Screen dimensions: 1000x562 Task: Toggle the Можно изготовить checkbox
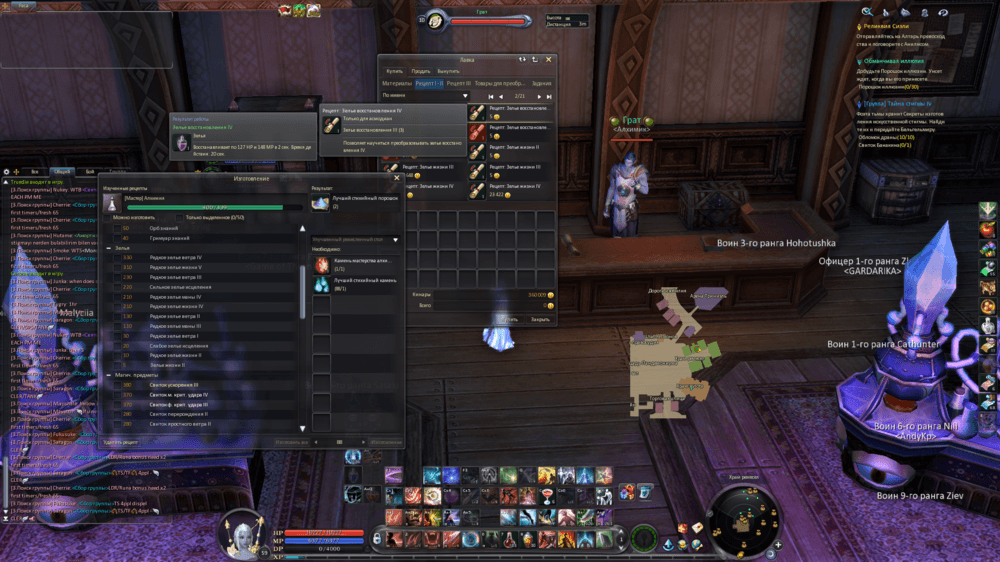(108, 217)
